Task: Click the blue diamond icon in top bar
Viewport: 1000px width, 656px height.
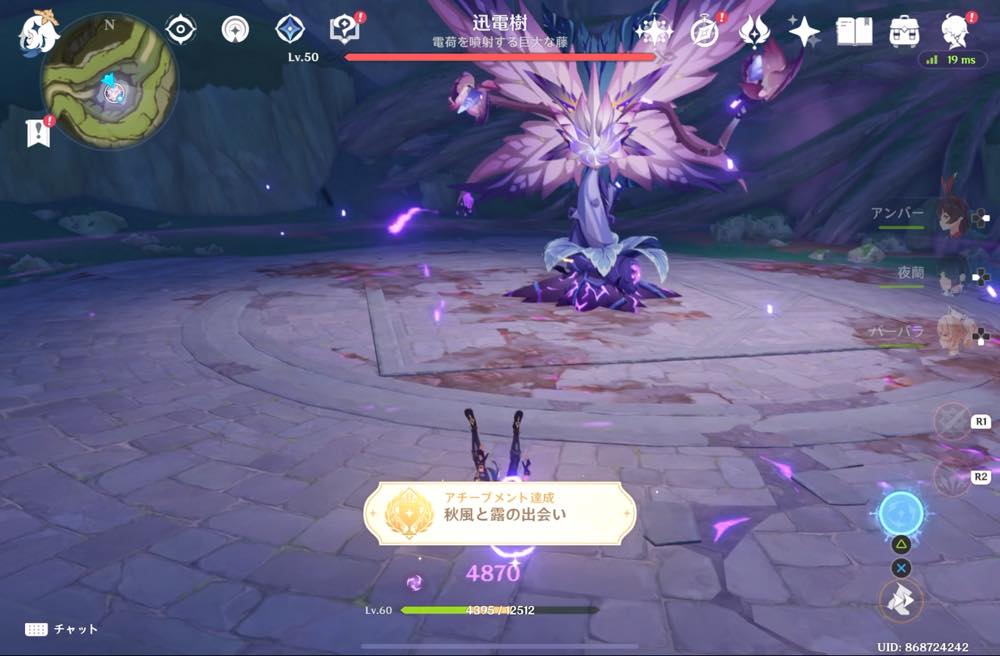Action: 290,29
